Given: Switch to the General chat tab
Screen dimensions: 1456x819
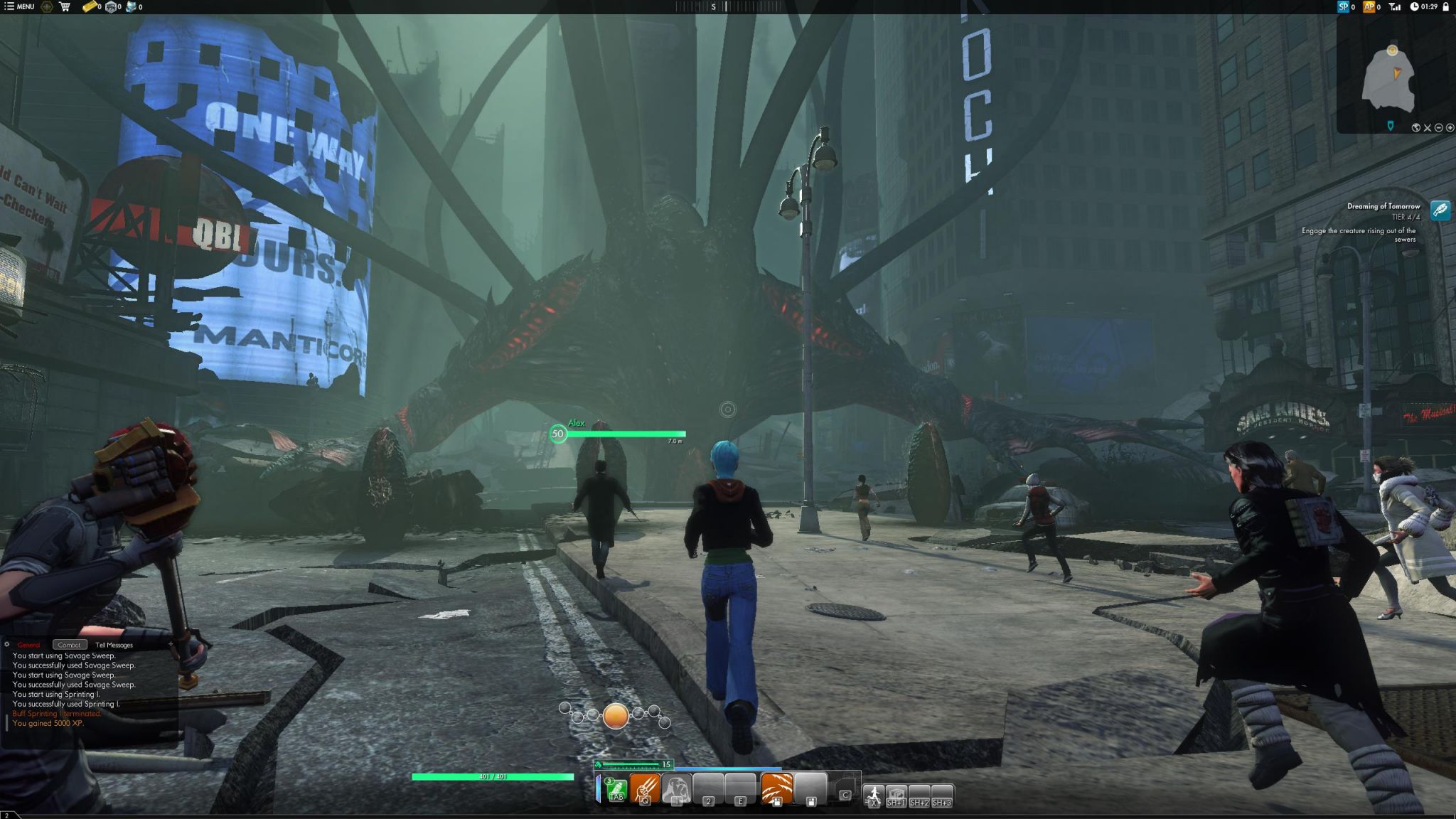Looking at the screenshot, I should [29, 645].
